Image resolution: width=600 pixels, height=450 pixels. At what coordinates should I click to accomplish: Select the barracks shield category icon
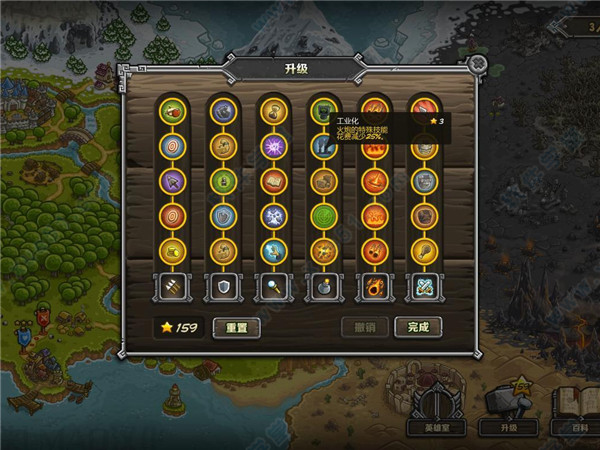(221, 287)
